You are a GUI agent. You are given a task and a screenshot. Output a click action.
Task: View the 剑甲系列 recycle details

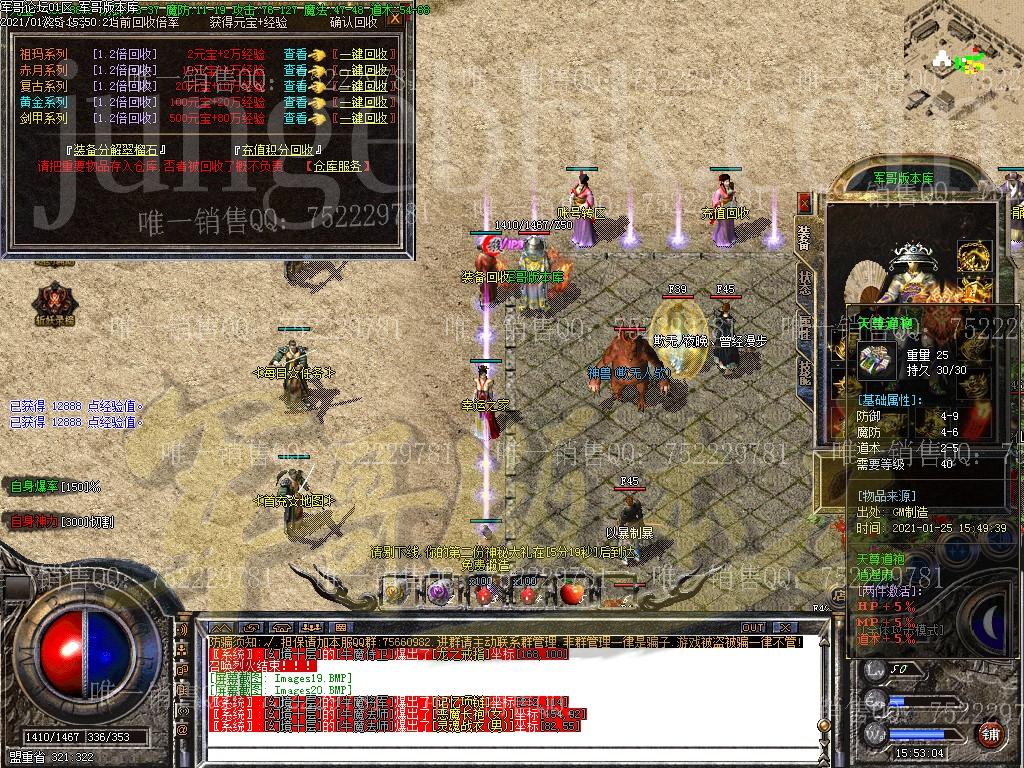(x=295, y=118)
